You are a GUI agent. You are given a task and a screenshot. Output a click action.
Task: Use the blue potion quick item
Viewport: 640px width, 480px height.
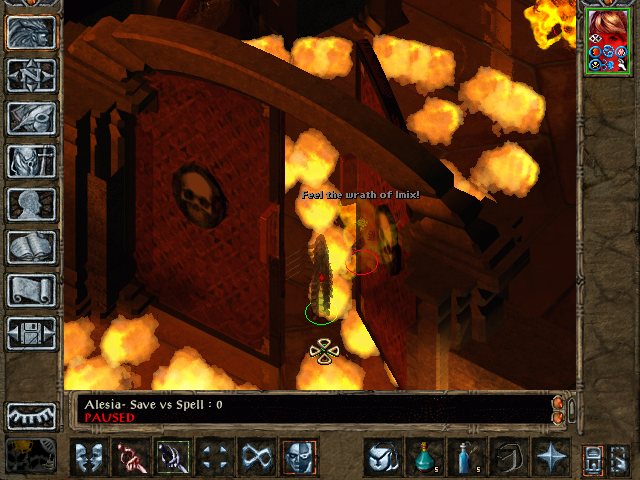point(466,456)
